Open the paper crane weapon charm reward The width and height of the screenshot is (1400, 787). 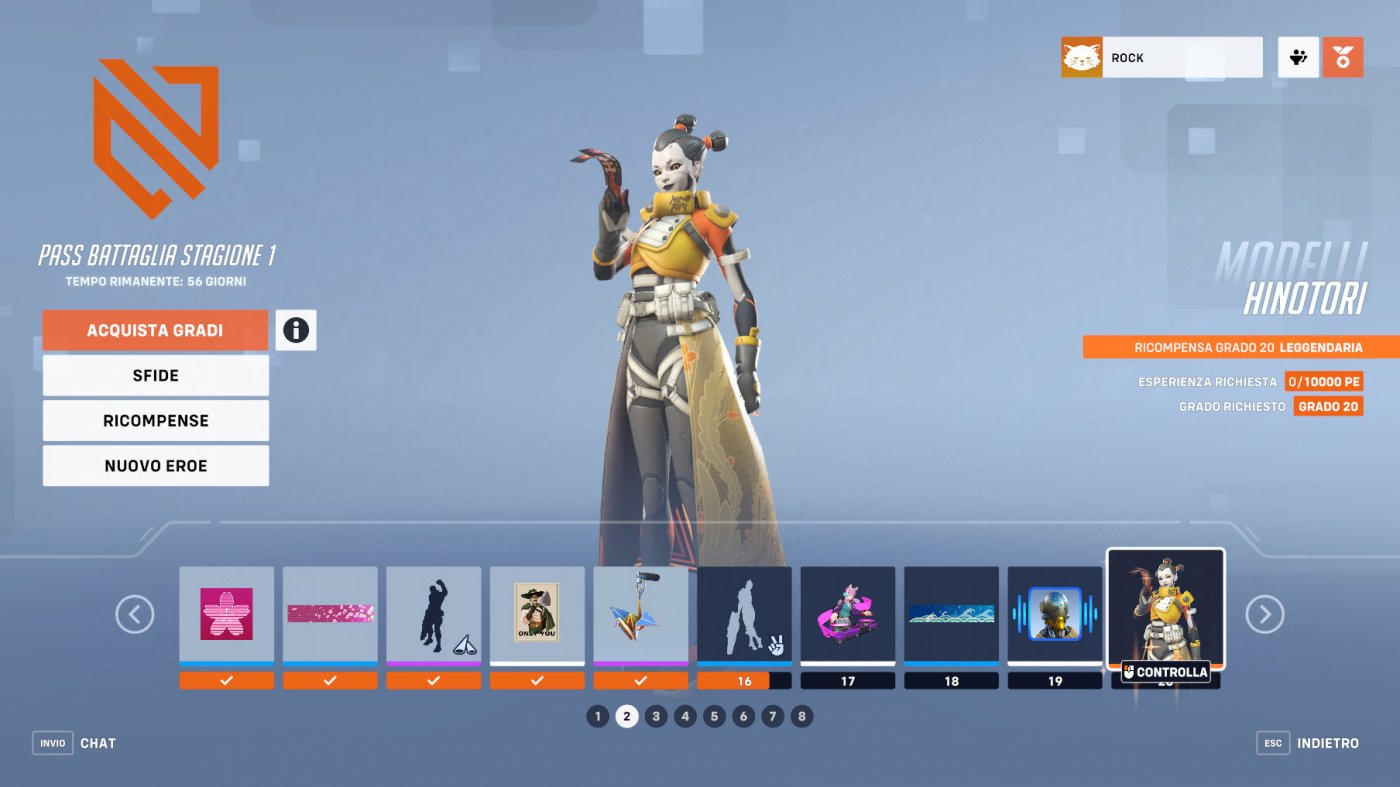point(640,612)
